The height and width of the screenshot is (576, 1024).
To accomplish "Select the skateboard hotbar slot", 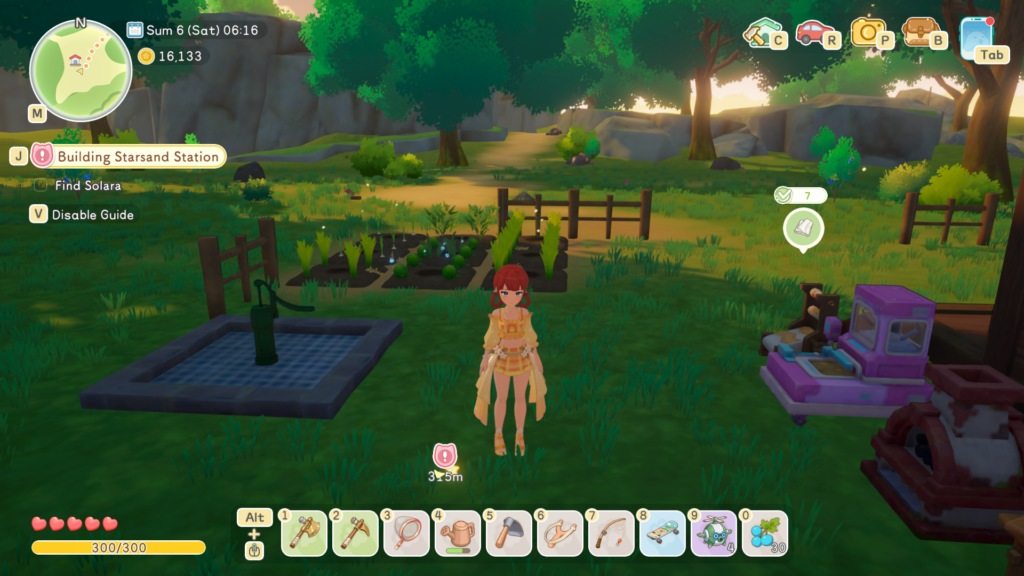I will tap(661, 534).
